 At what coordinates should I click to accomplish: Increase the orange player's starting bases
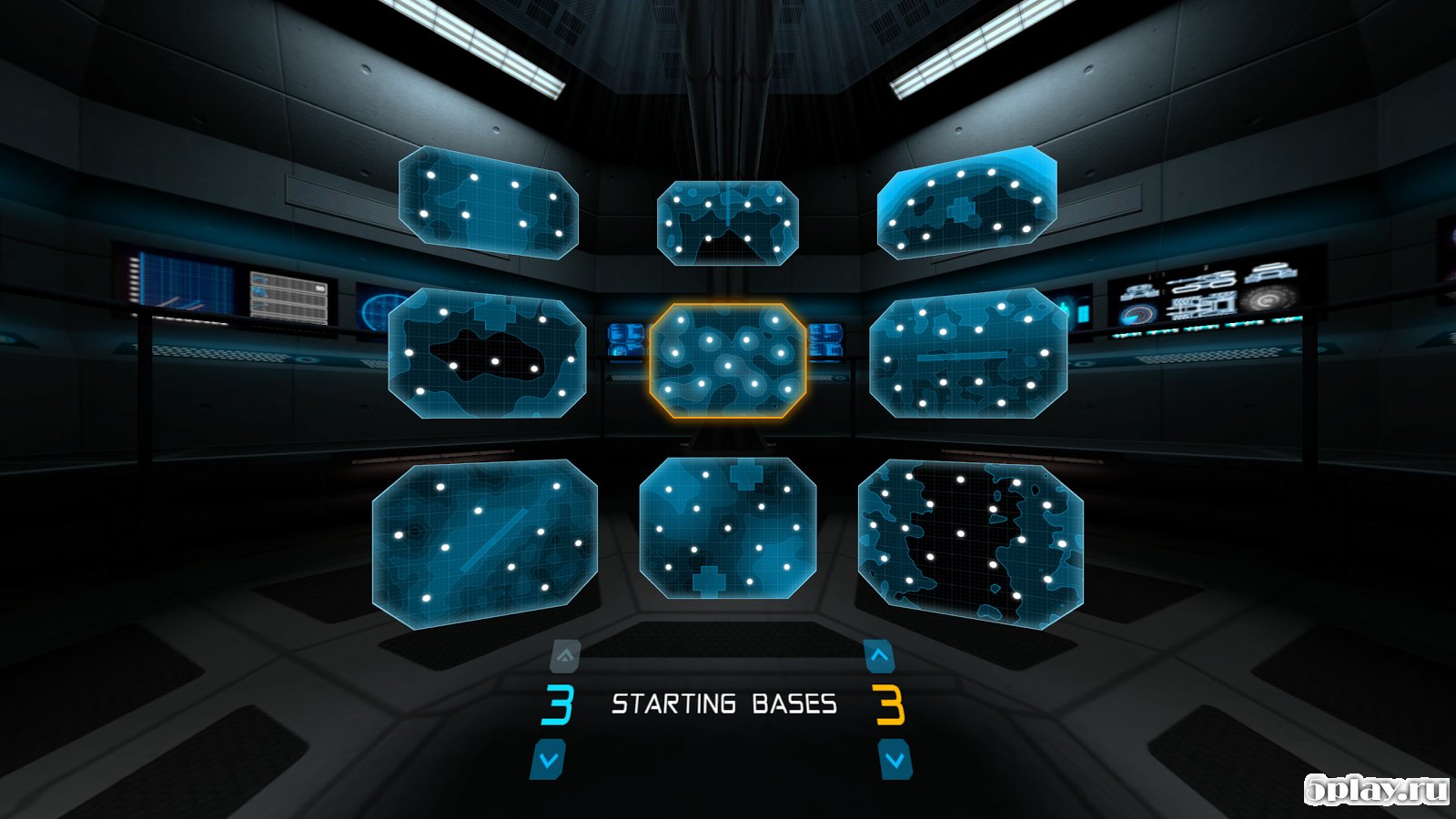point(878,654)
